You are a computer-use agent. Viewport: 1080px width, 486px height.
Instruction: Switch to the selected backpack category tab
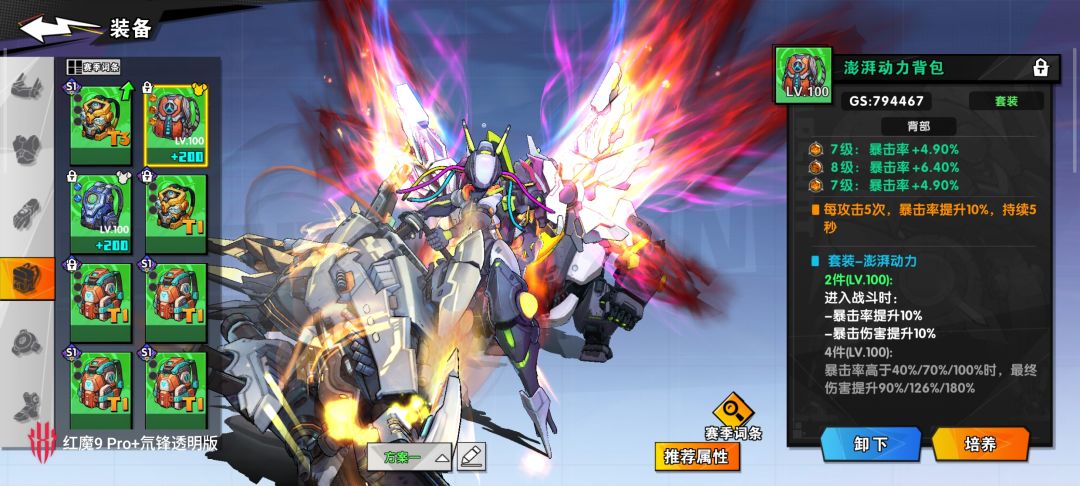27,278
